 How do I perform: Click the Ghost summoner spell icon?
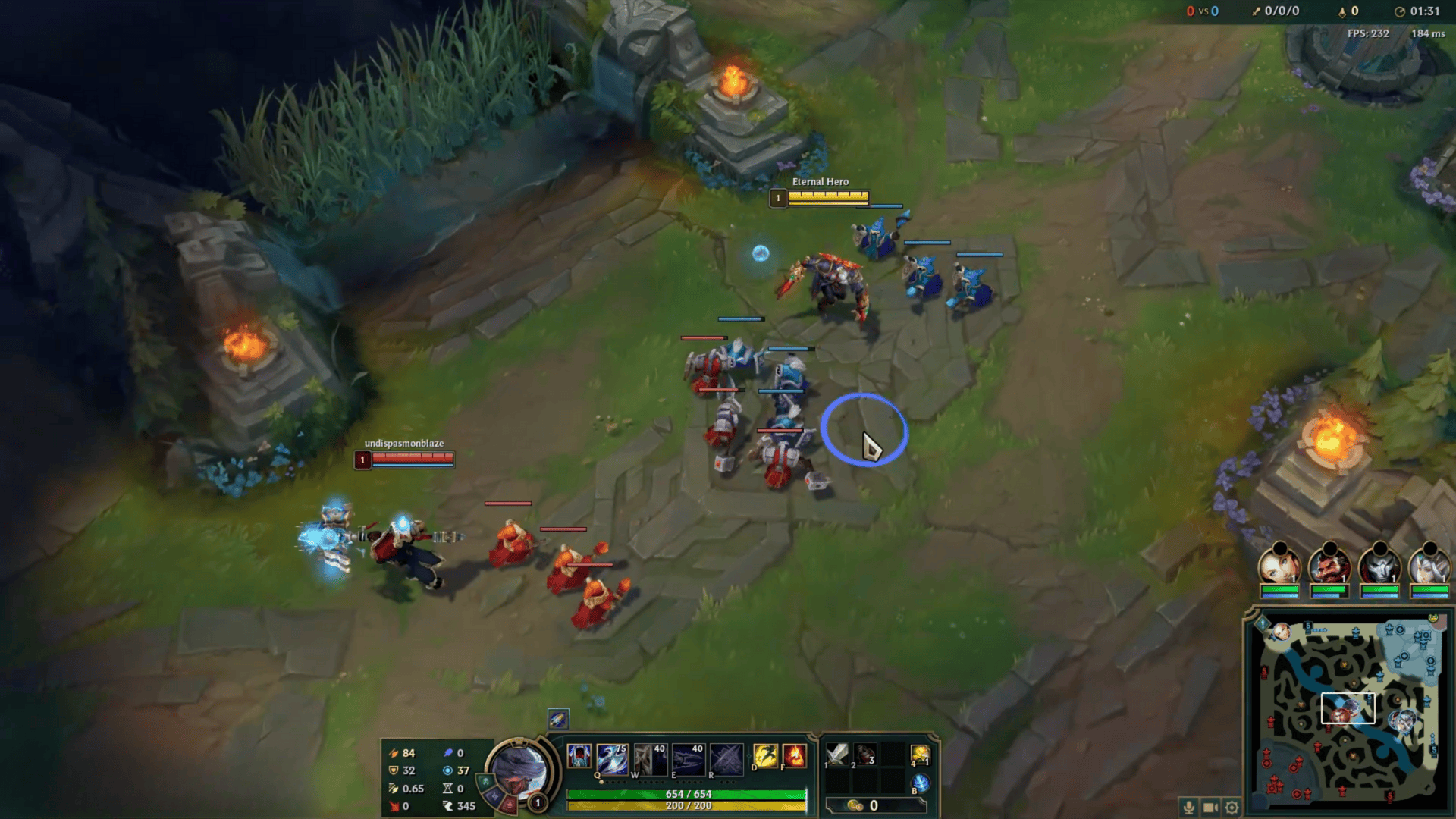766,756
